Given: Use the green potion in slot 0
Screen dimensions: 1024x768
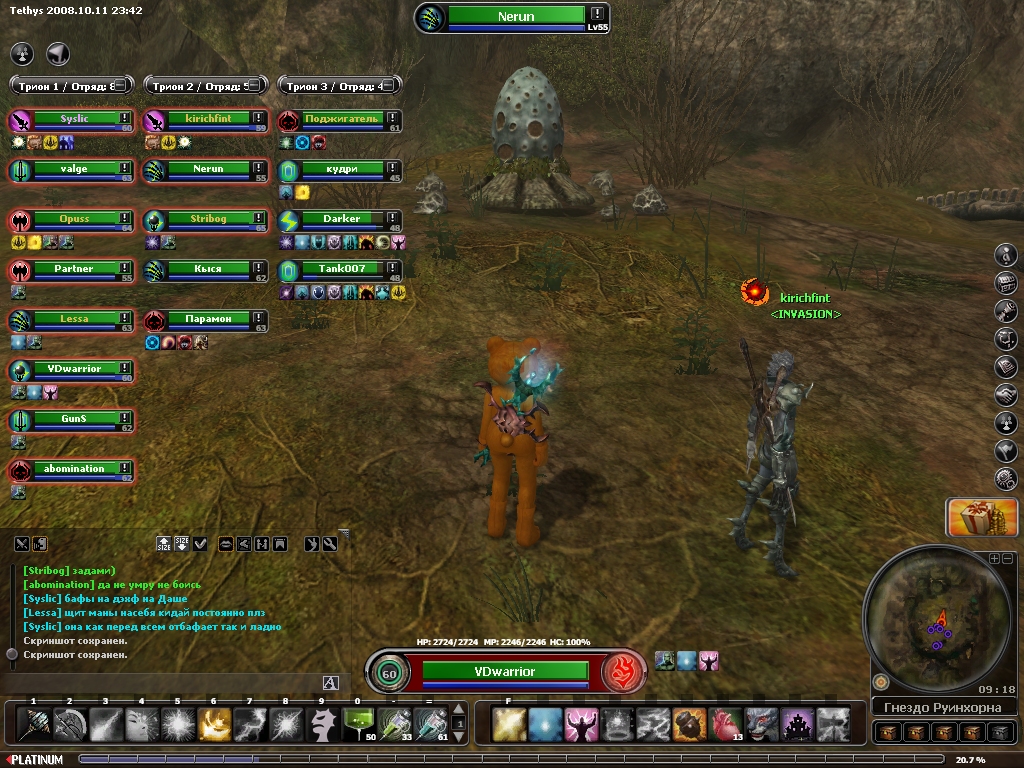Looking at the screenshot, I should pos(357,723).
